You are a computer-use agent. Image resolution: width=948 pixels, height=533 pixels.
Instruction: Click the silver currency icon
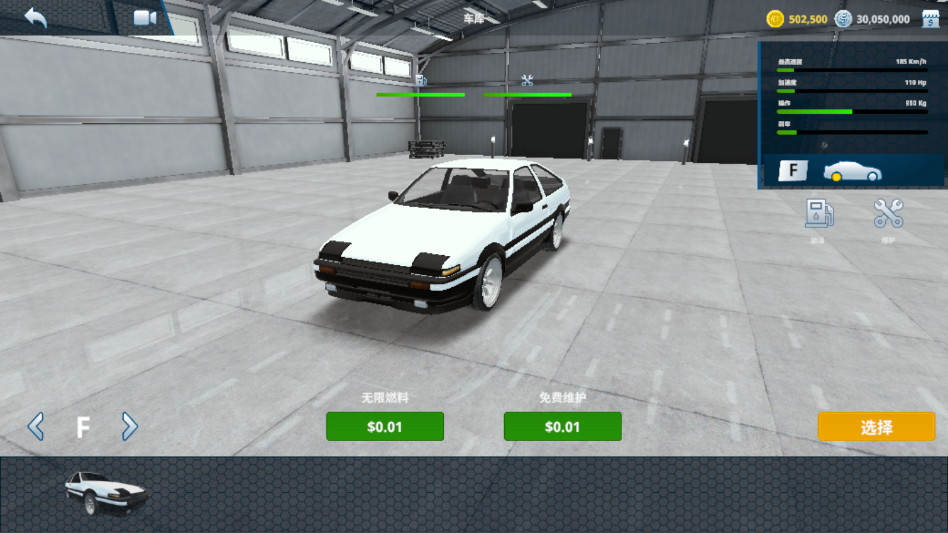point(843,18)
